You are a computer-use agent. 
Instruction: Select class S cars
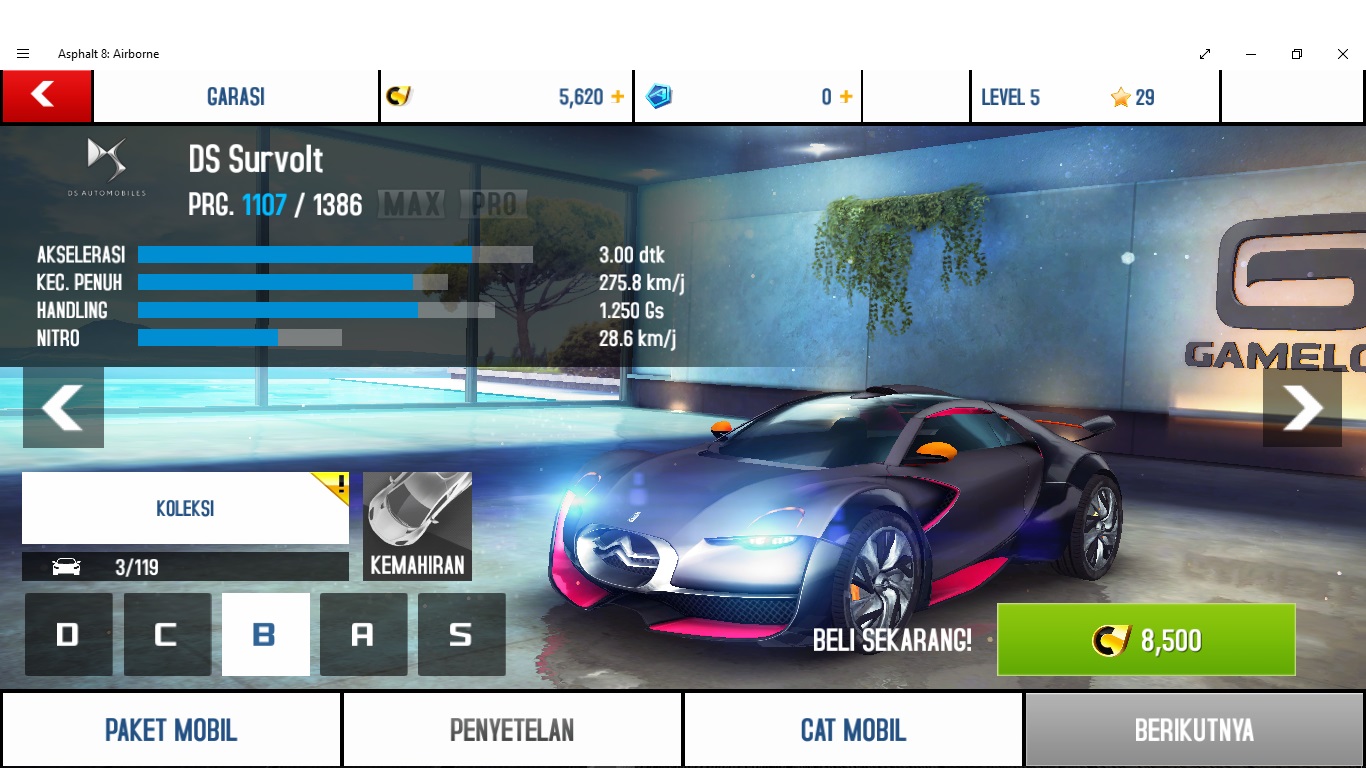(x=461, y=634)
